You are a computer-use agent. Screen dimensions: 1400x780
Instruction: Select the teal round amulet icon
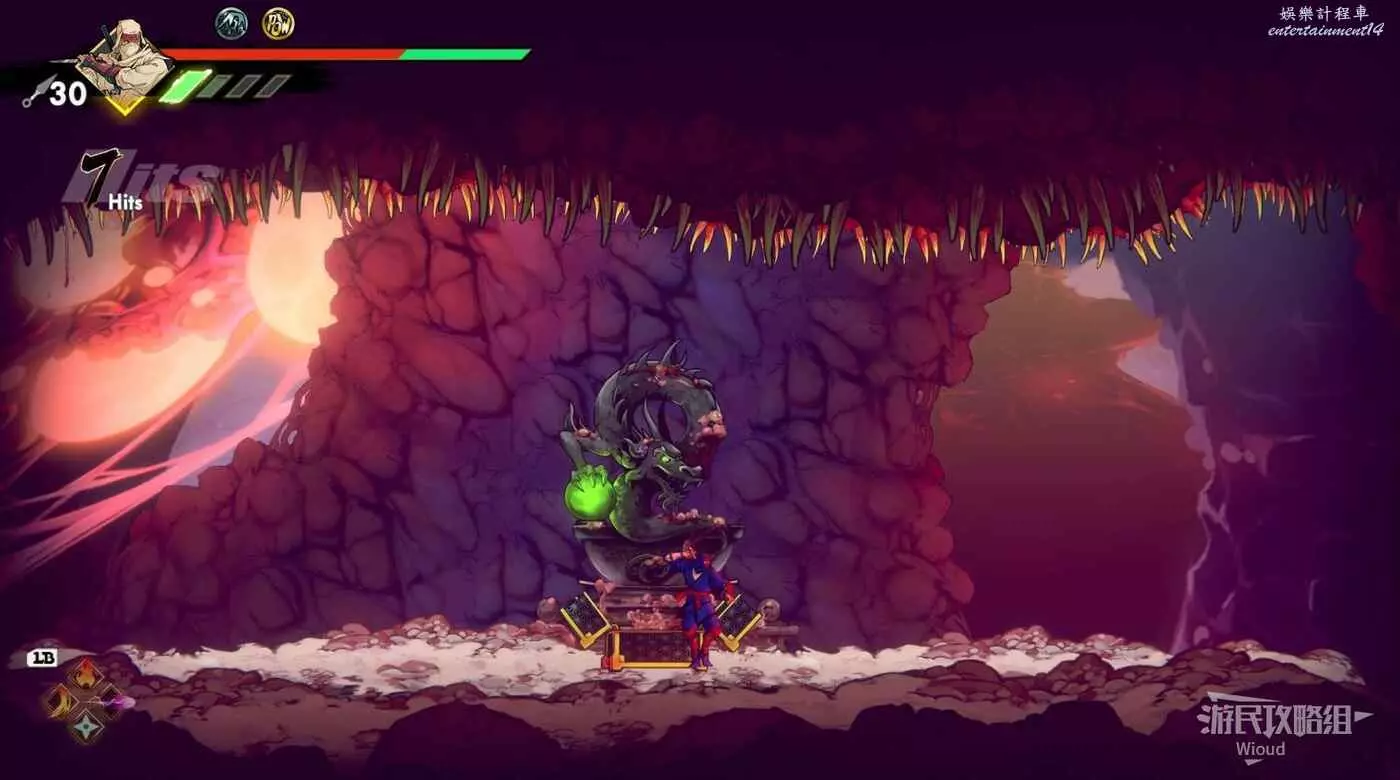232,22
